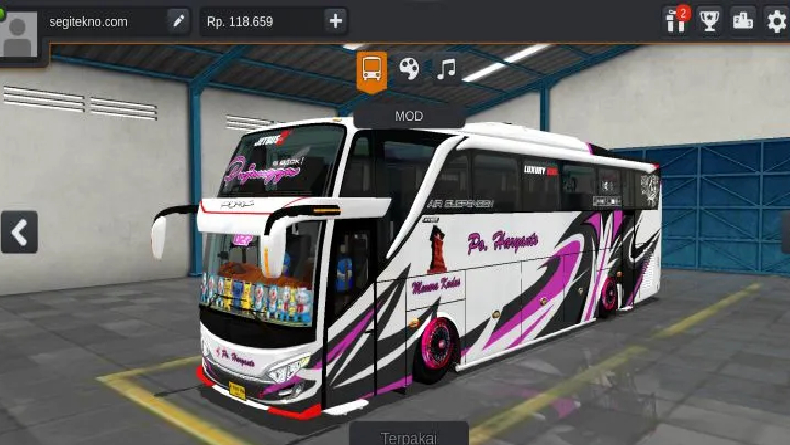This screenshot has height=445, width=790.
Task: Switch to the paint palette livery tab
Action: (x=409, y=68)
